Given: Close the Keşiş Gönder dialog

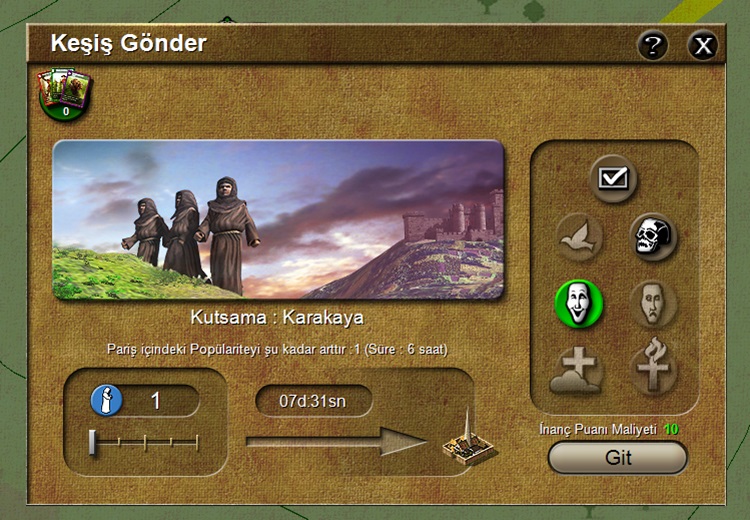Looking at the screenshot, I should [x=703, y=45].
